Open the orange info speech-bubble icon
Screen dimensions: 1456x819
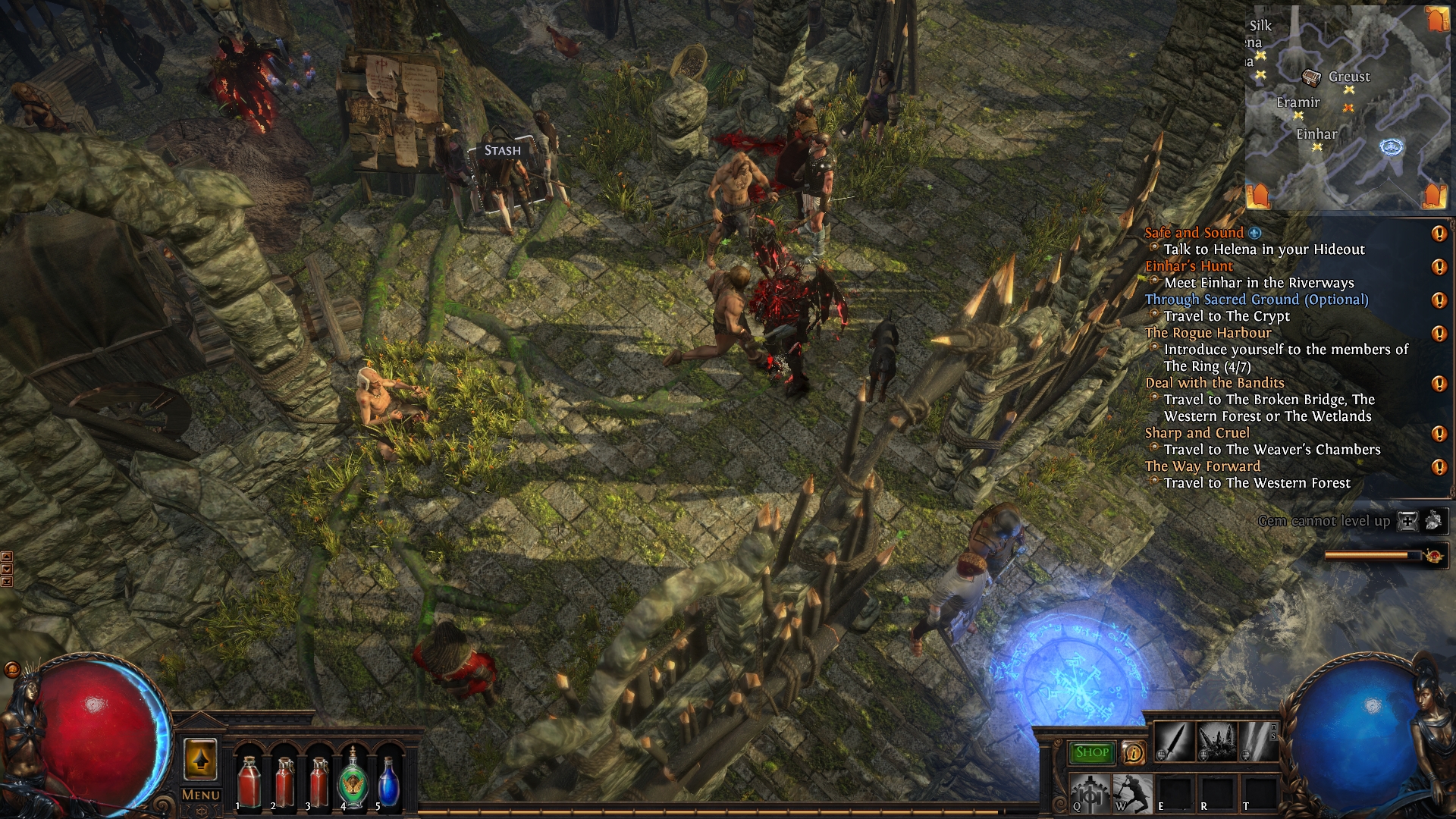click(1133, 752)
